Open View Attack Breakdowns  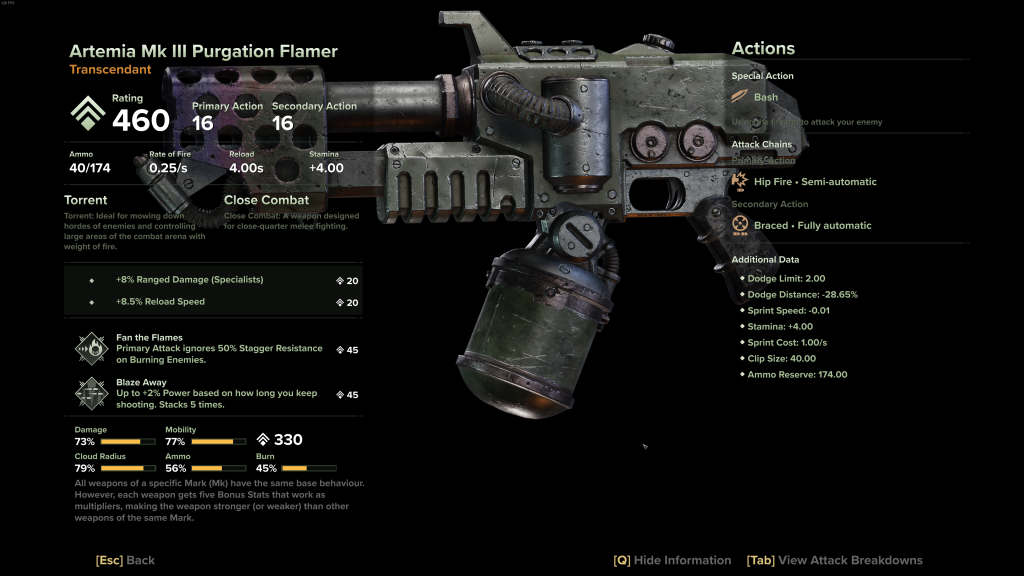pos(834,560)
